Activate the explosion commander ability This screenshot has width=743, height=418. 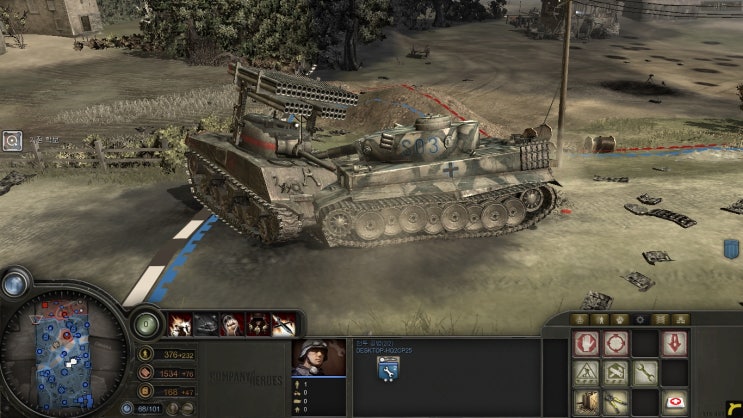pos(180,324)
